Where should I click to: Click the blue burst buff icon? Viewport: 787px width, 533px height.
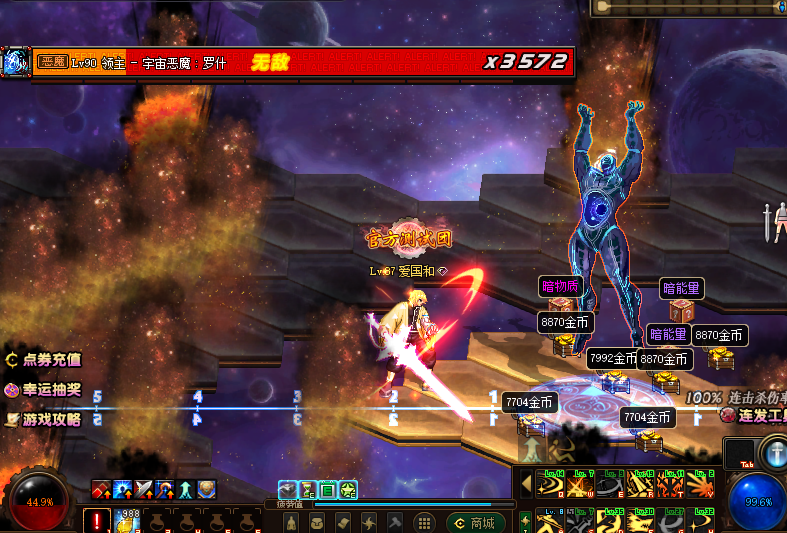[x=123, y=489]
